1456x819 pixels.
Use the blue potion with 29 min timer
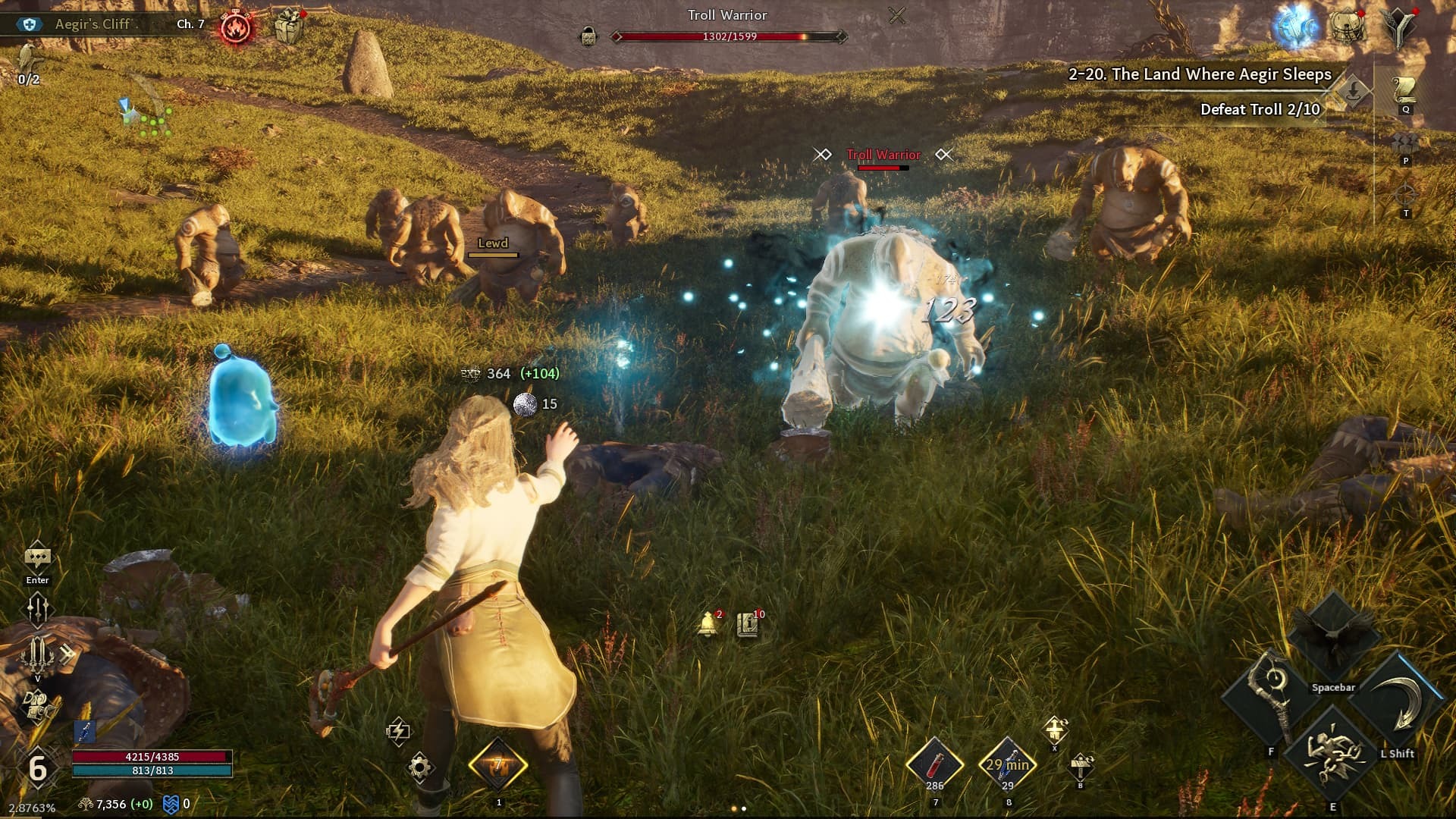(x=1008, y=763)
